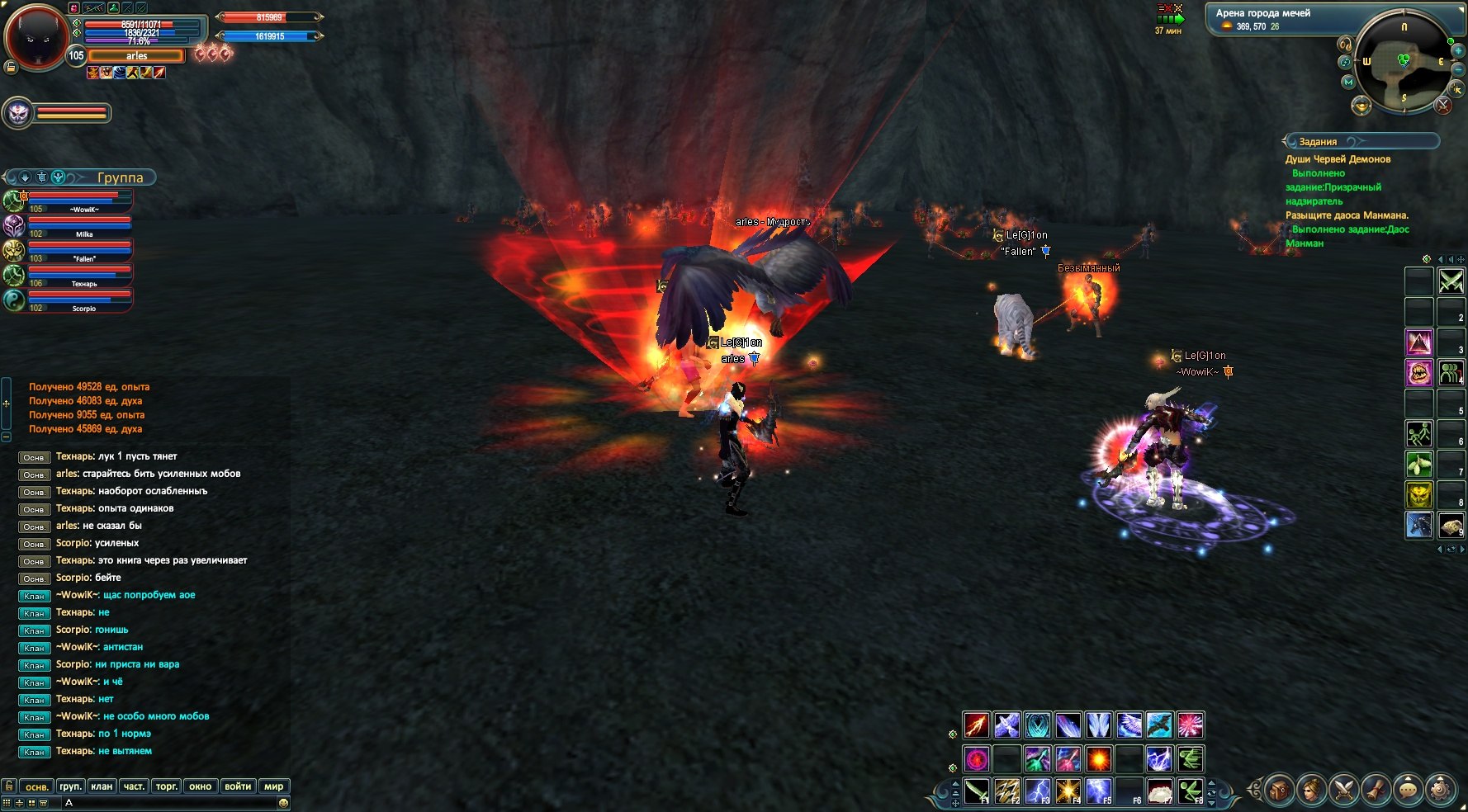Activate the orange fire burst skill

pyautogui.click(x=1098, y=758)
